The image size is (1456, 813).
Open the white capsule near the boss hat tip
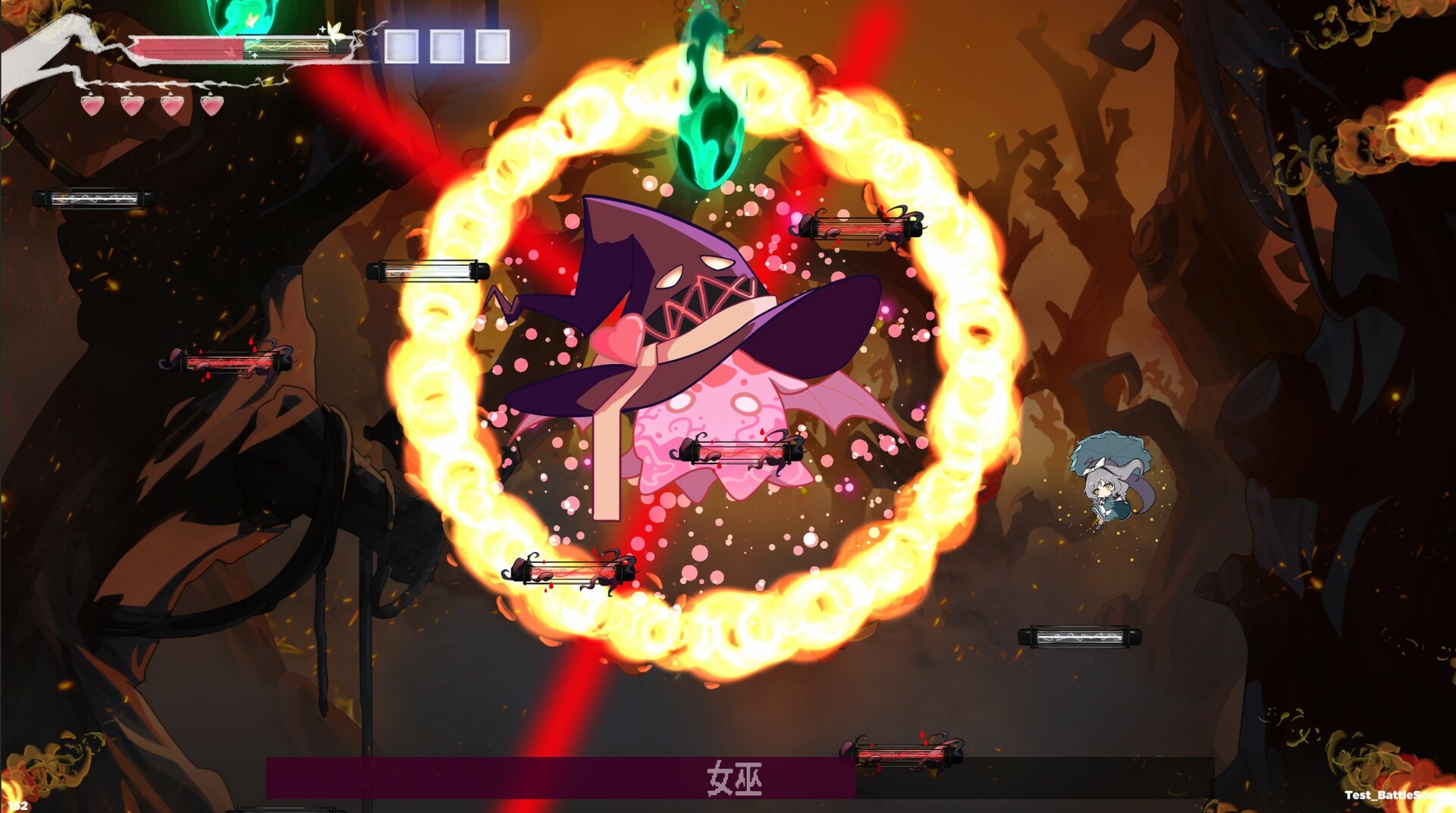[428, 270]
